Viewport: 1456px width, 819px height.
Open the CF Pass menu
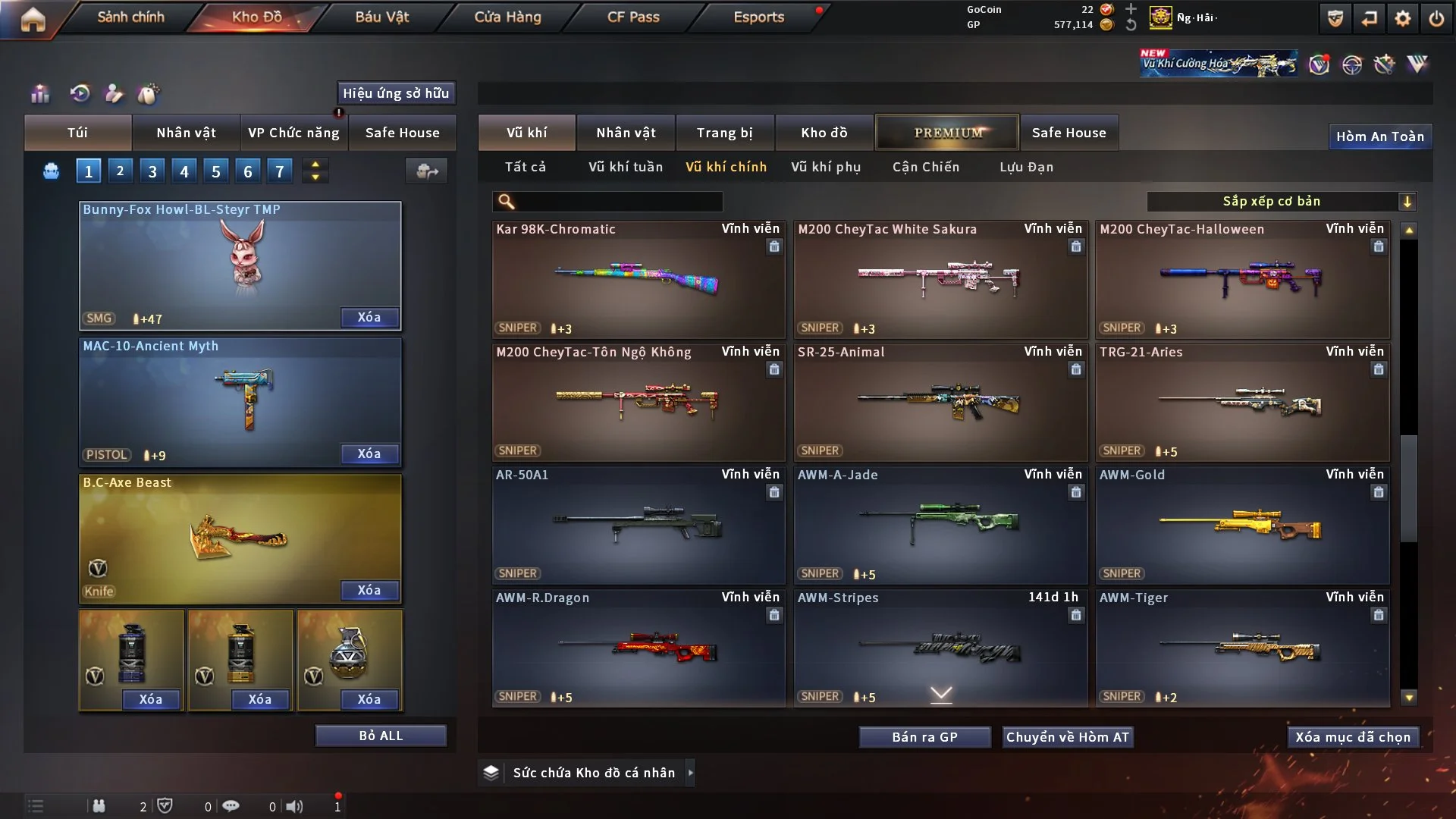coord(633,17)
